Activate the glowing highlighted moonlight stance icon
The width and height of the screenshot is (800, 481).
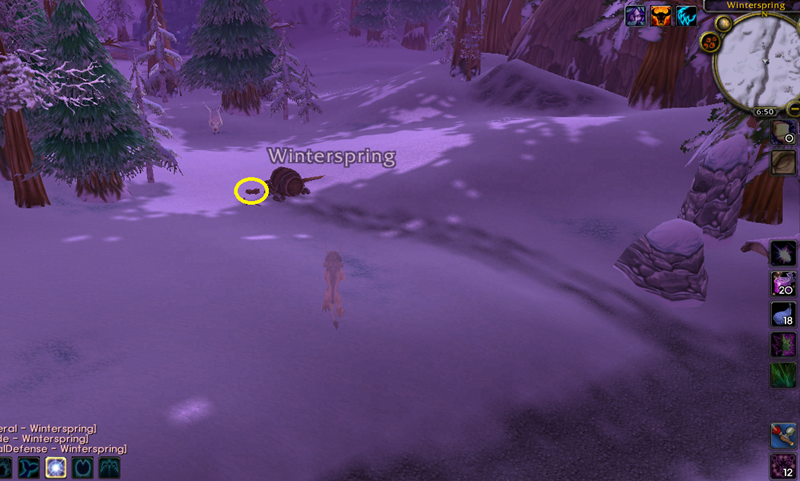pos(56,468)
